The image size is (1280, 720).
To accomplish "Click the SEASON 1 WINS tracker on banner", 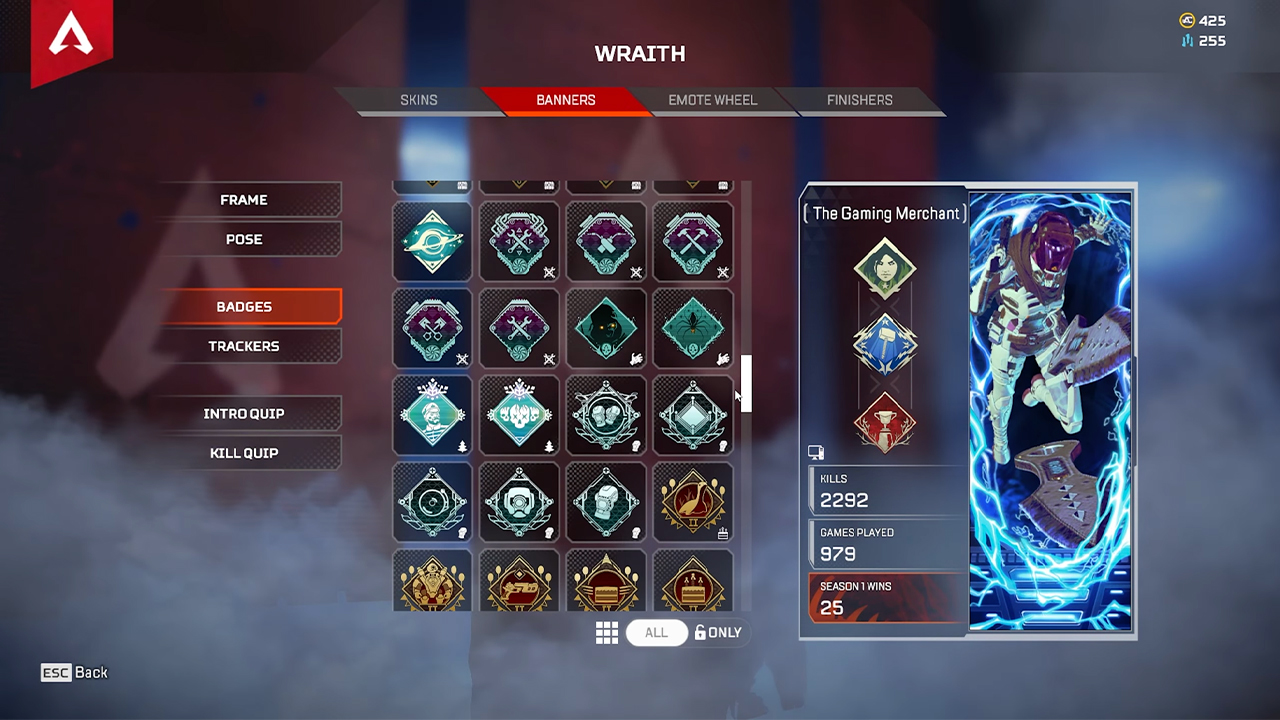I will point(884,597).
